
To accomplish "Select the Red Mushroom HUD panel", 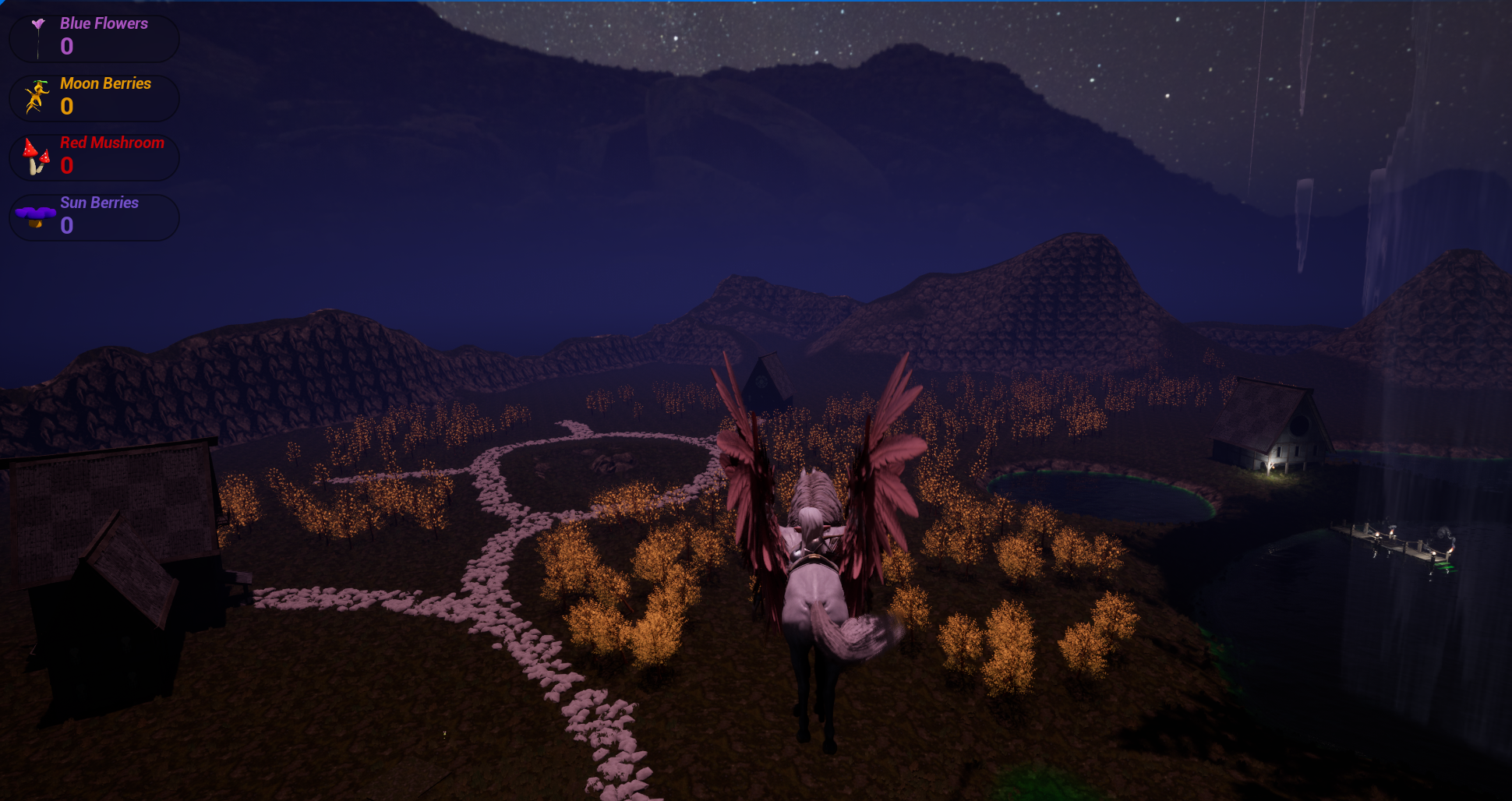I will (94, 157).
